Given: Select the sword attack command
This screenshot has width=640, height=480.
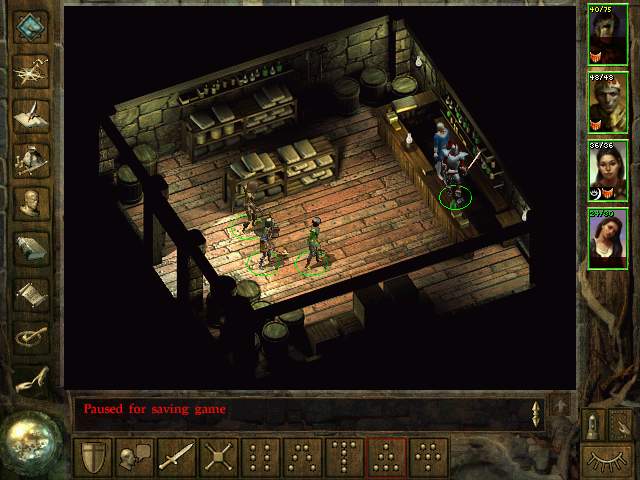Looking at the screenshot, I should [176, 456].
